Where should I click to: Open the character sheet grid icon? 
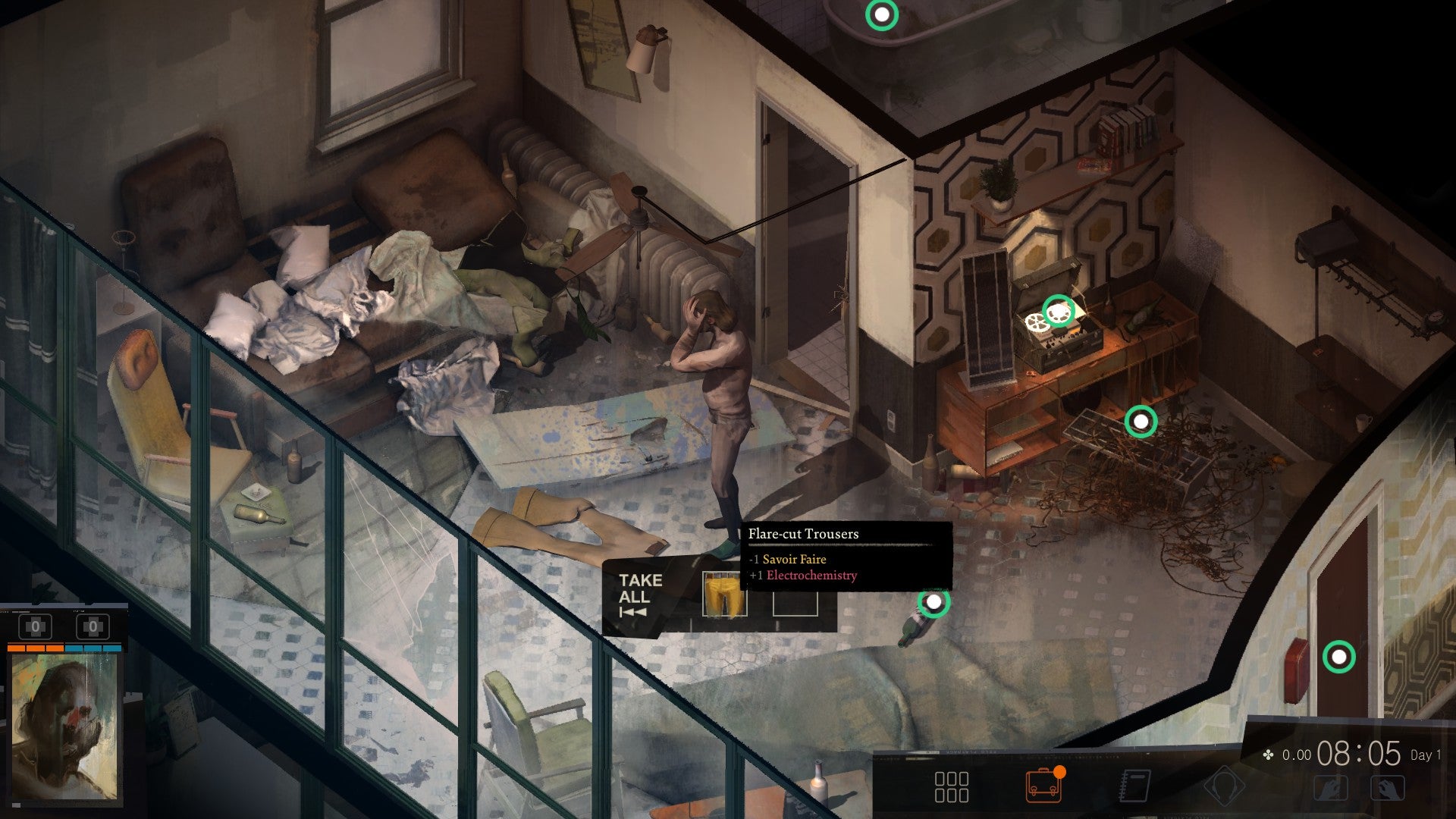click(952, 787)
